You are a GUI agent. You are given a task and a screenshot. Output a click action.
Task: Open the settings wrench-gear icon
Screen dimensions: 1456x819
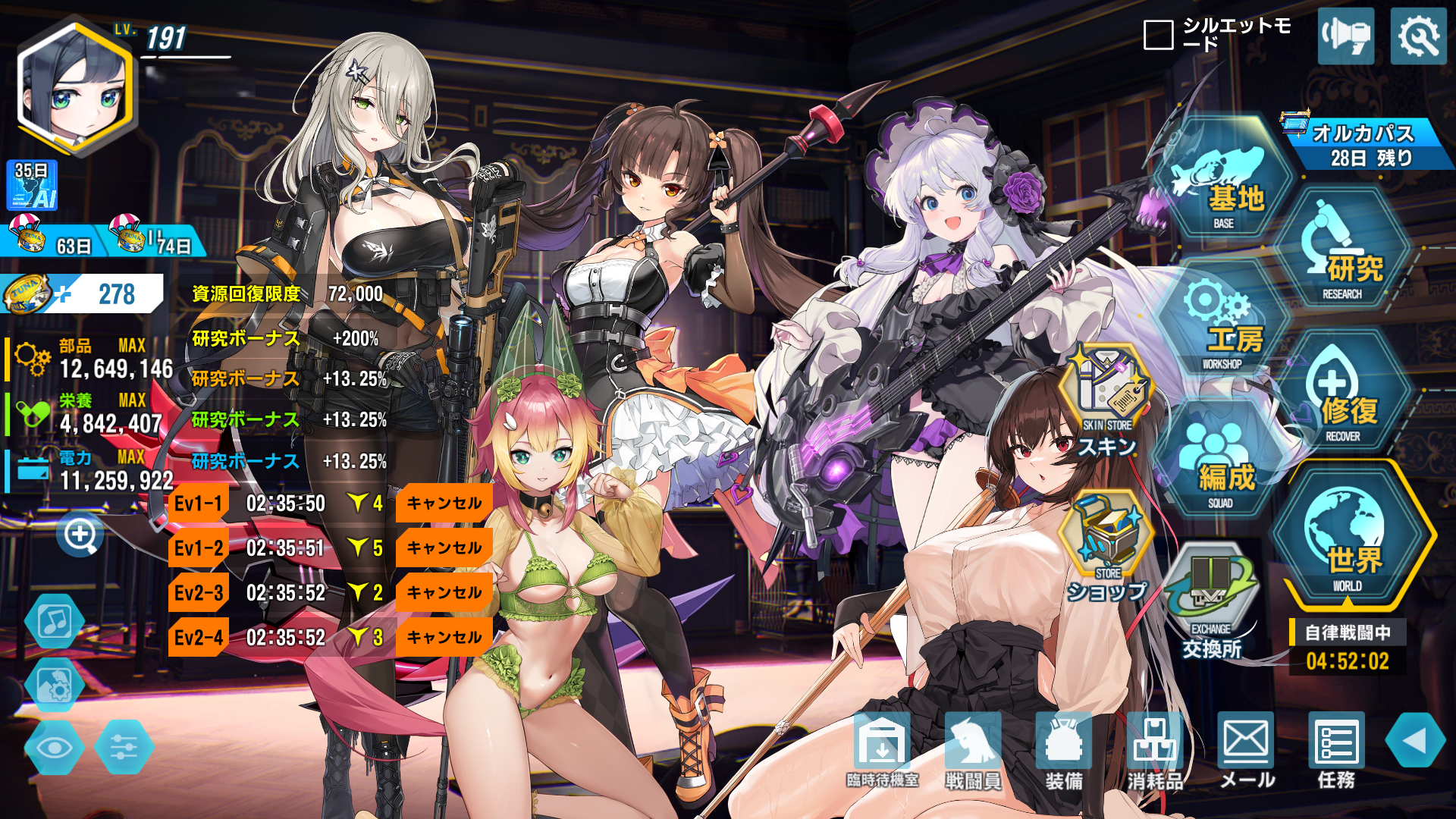pyautogui.click(x=1418, y=36)
